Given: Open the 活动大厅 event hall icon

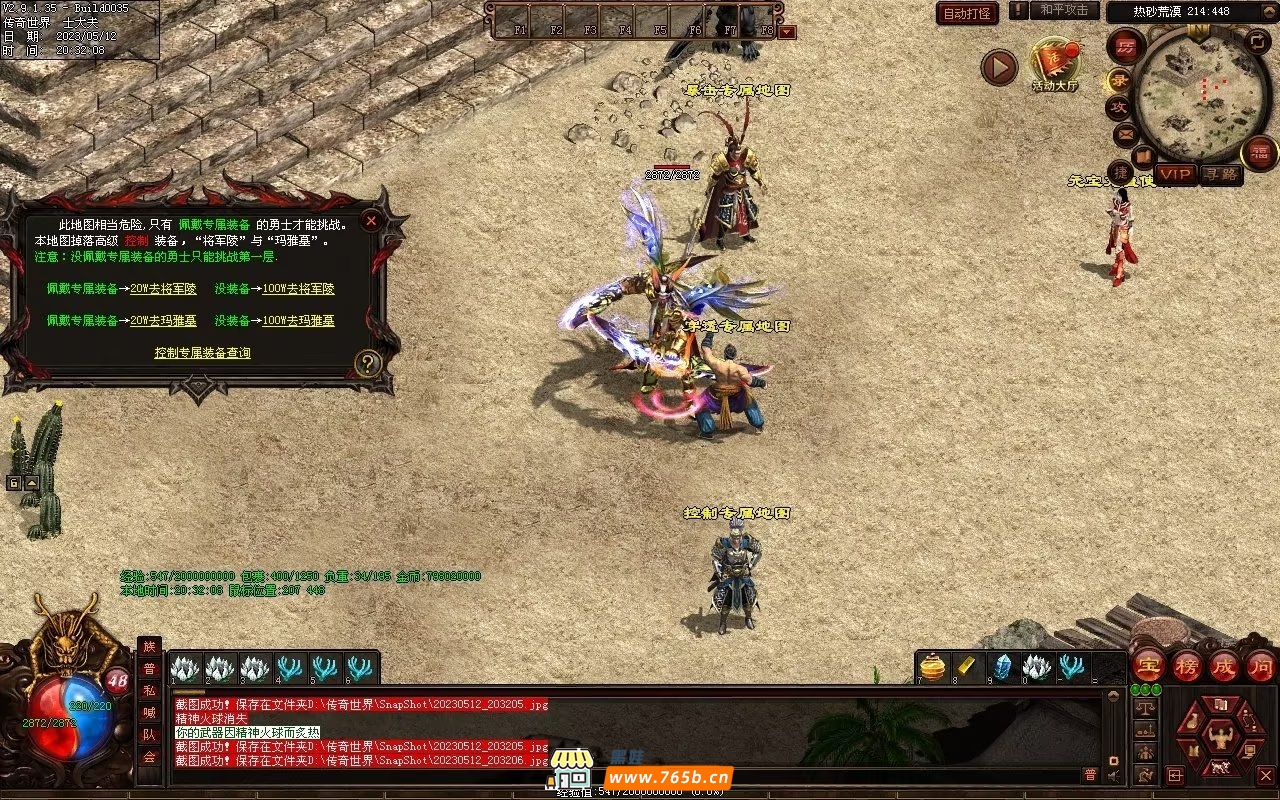Looking at the screenshot, I should tap(1055, 64).
